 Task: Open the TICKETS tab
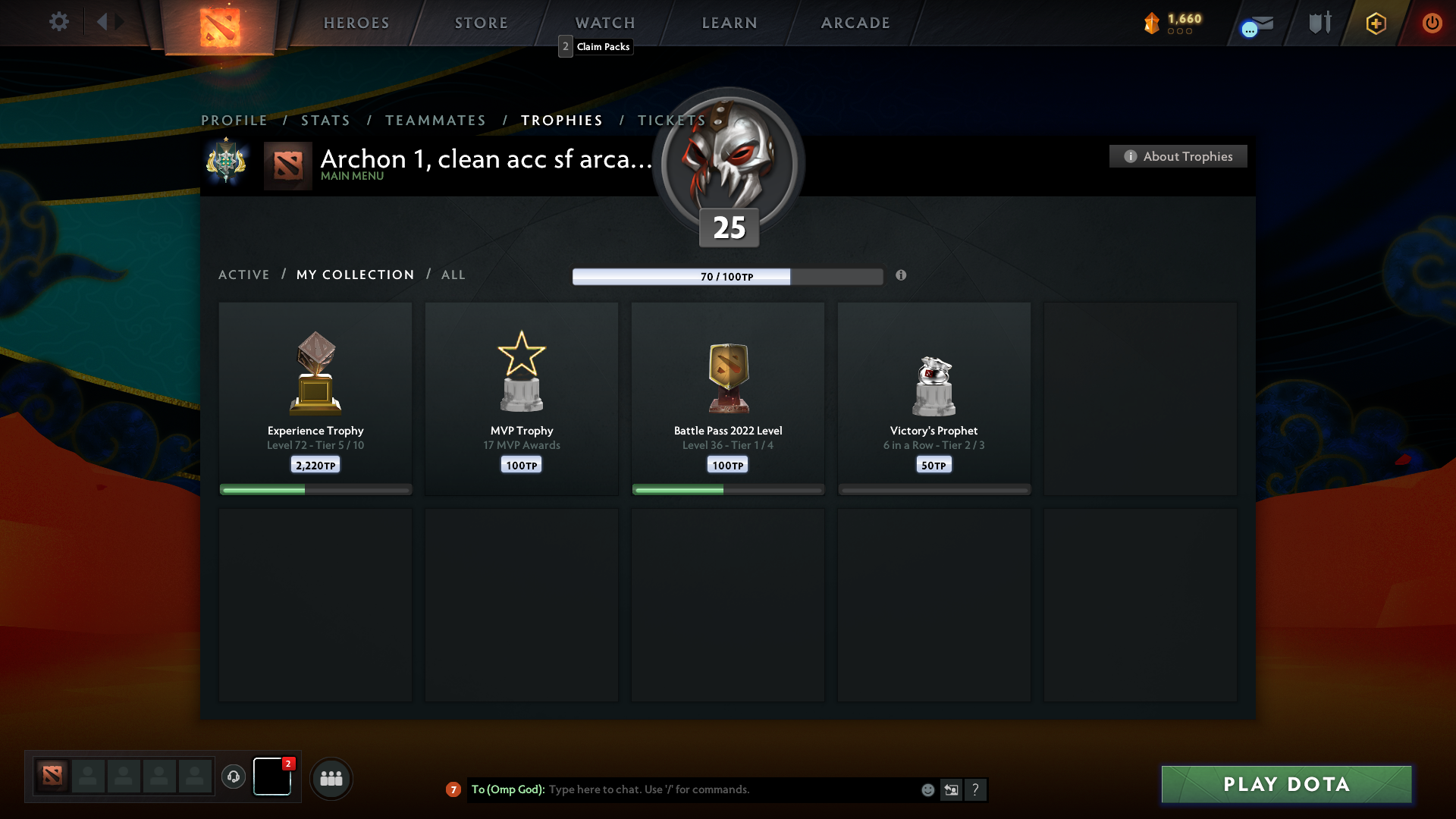pos(670,120)
